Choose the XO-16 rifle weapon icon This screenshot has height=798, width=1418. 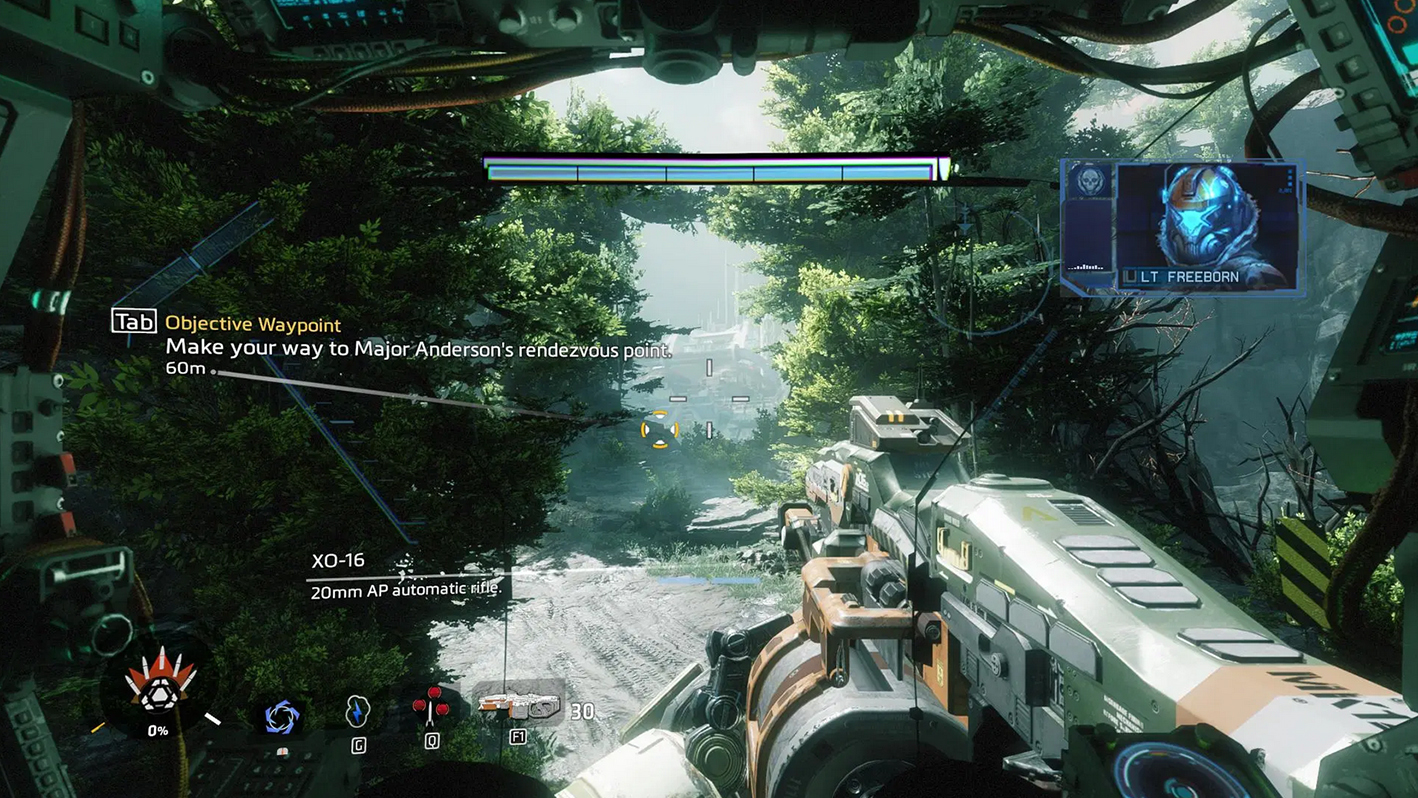519,706
